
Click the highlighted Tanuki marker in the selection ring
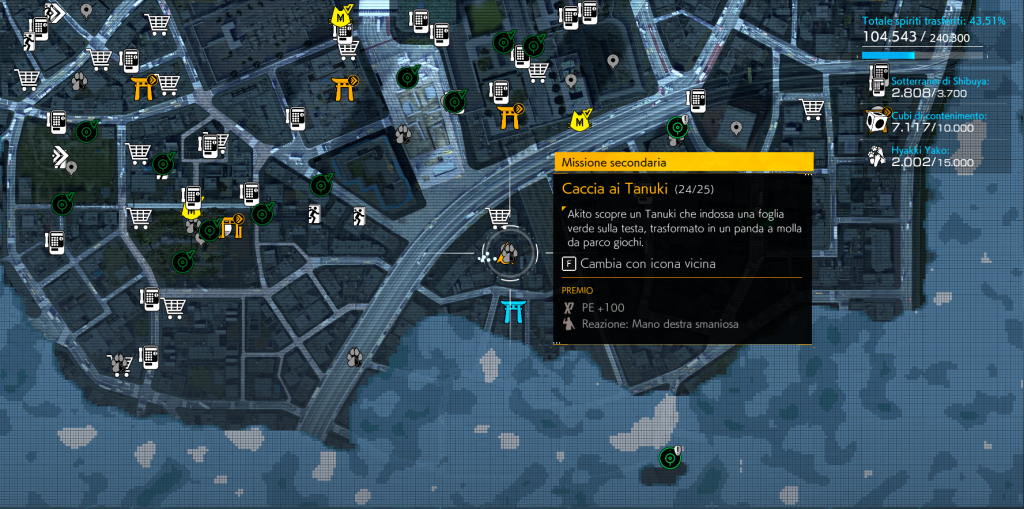pyautogui.click(x=508, y=254)
